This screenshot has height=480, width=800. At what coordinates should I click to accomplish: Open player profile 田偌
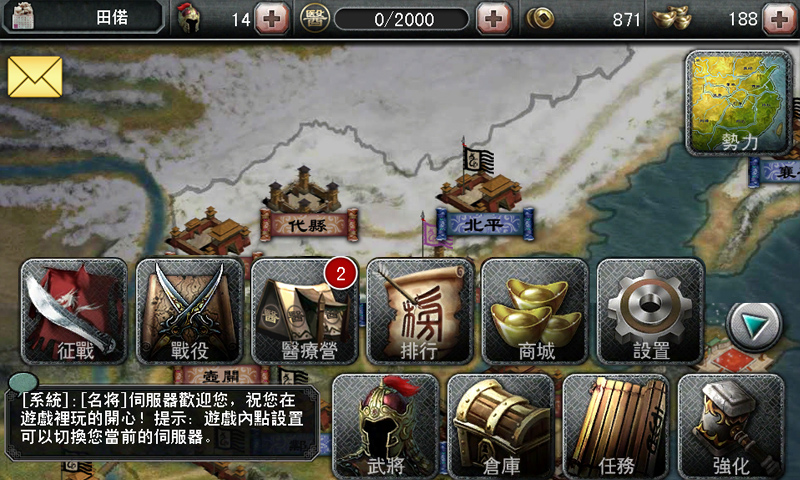tap(85, 17)
